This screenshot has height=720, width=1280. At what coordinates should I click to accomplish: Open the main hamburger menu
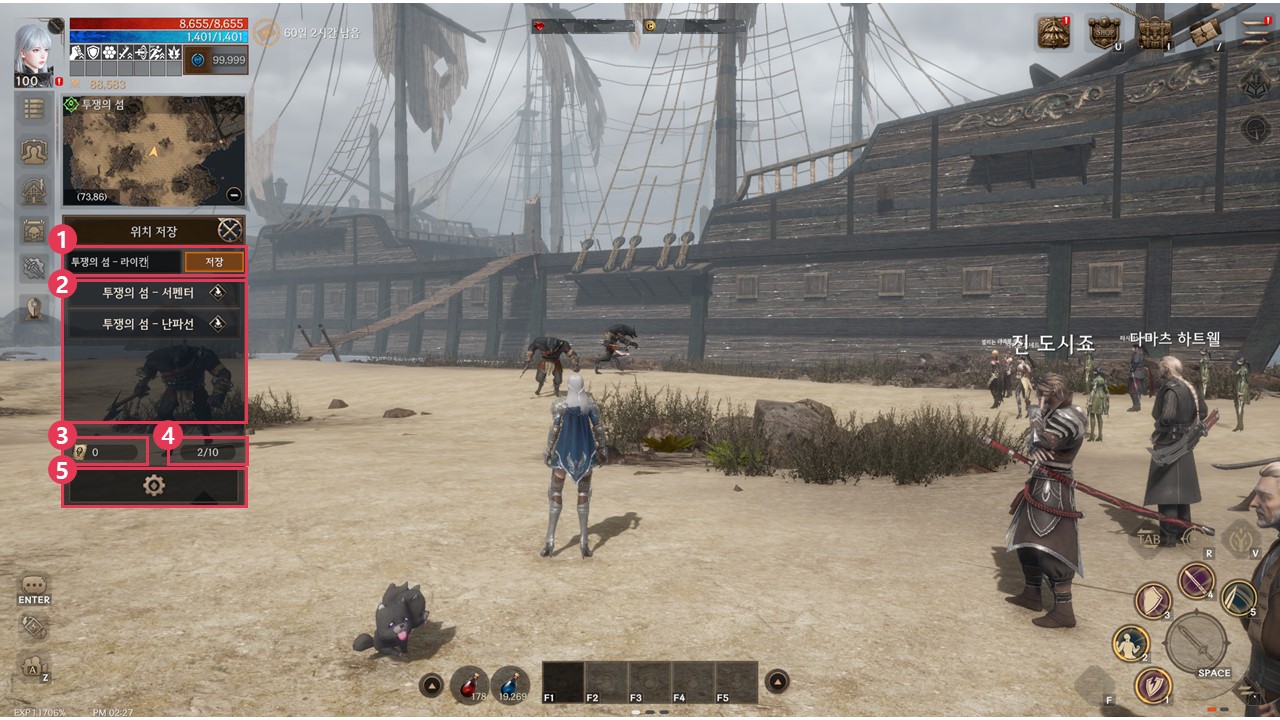tap(1255, 33)
